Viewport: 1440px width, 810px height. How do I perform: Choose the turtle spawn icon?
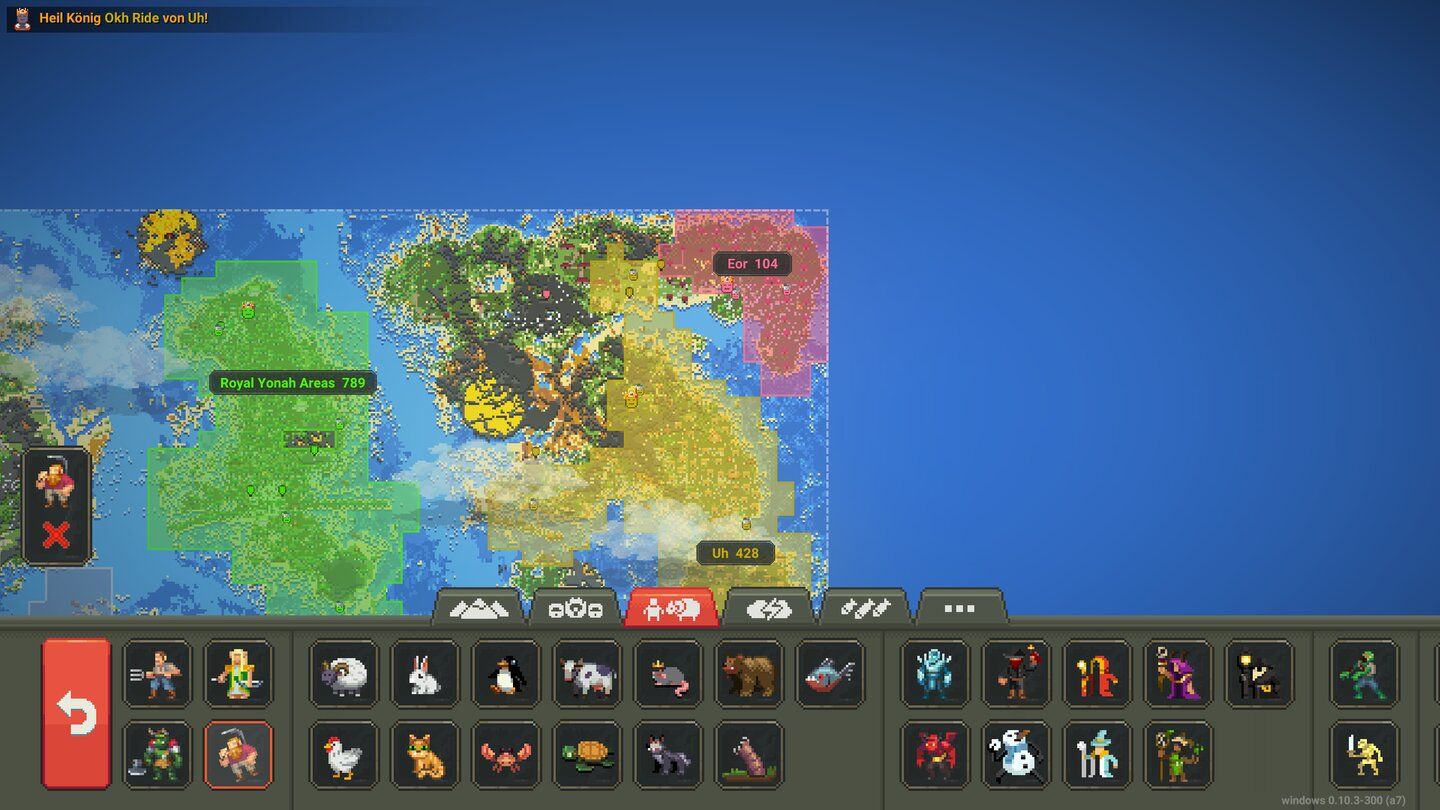[587, 756]
